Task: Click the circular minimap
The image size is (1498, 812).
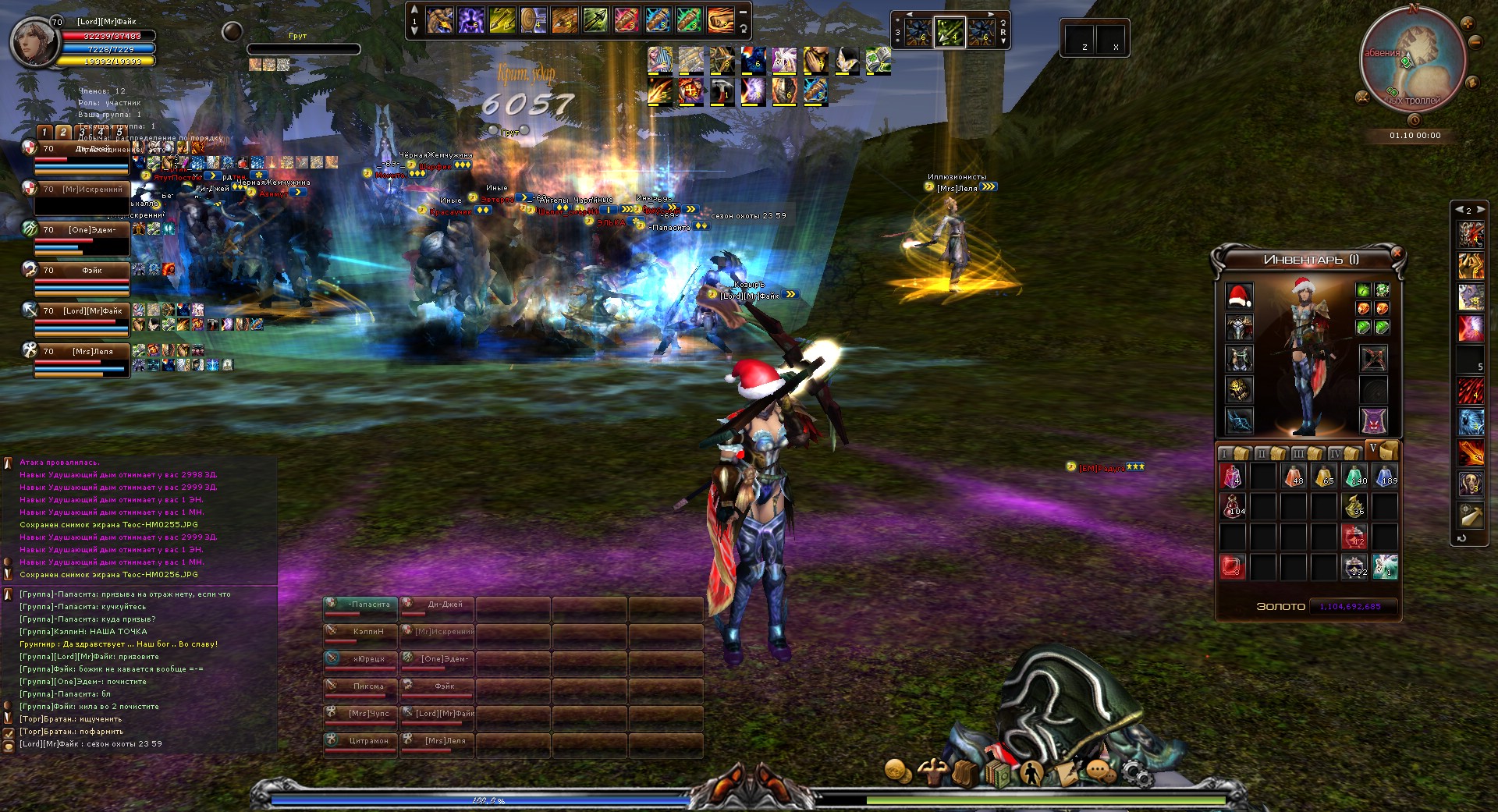Action: (1413, 64)
